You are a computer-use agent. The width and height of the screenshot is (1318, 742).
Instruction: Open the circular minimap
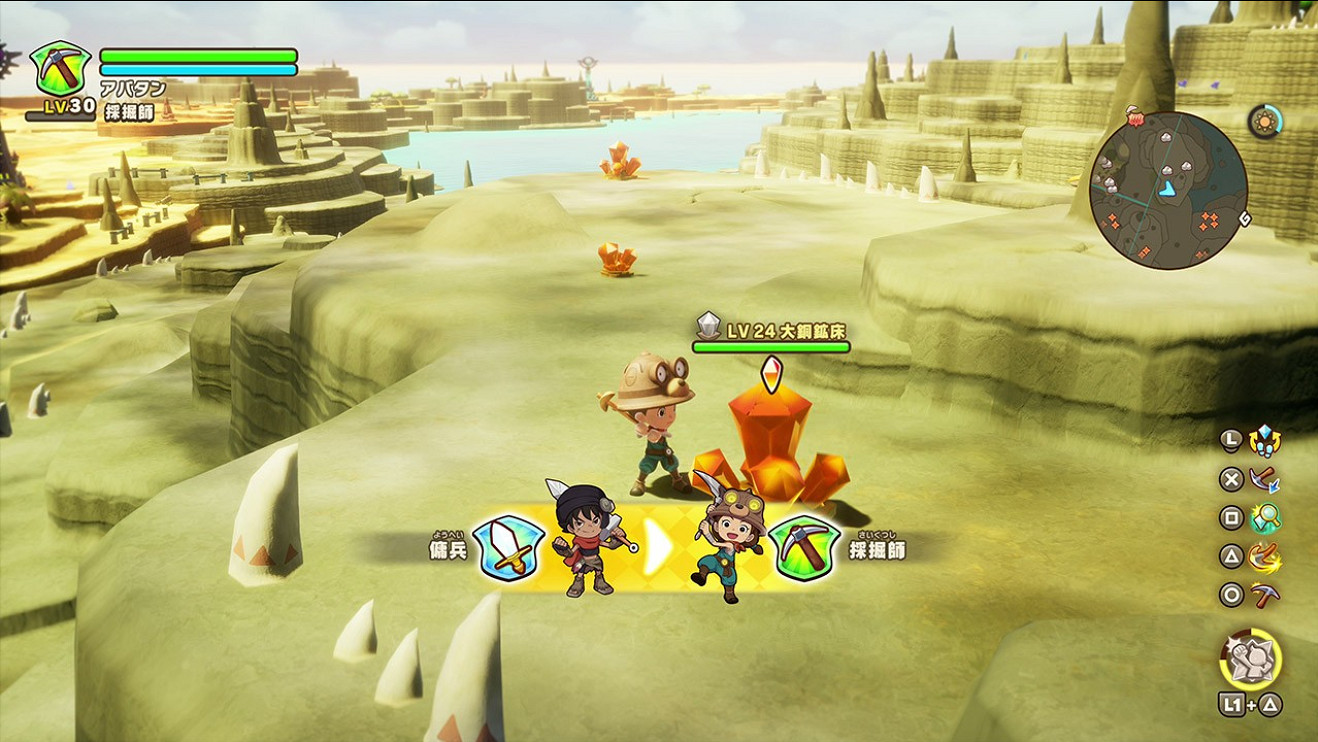[x=1167, y=191]
